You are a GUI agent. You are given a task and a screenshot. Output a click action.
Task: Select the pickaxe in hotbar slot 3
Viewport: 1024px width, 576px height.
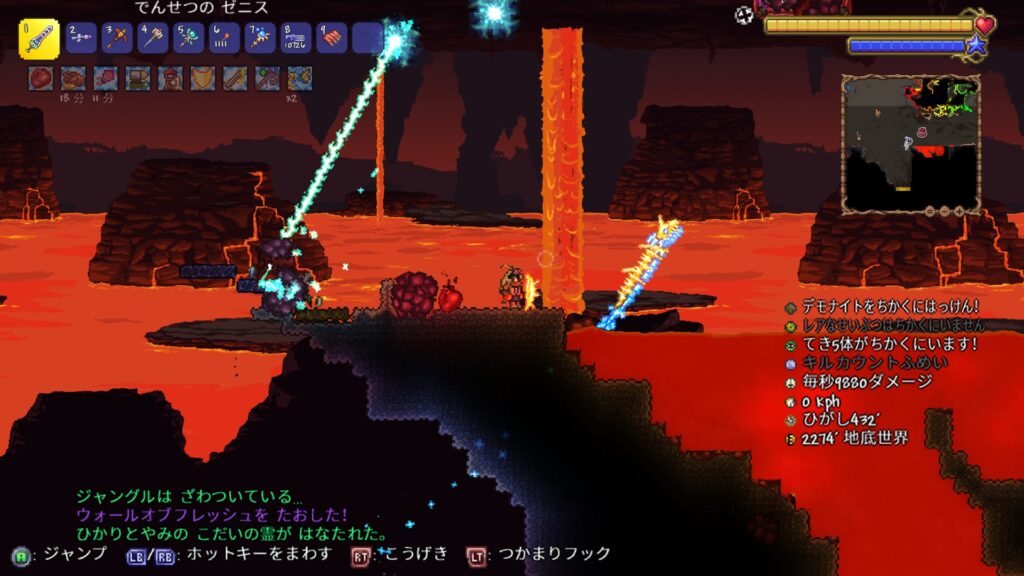coord(118,39)
